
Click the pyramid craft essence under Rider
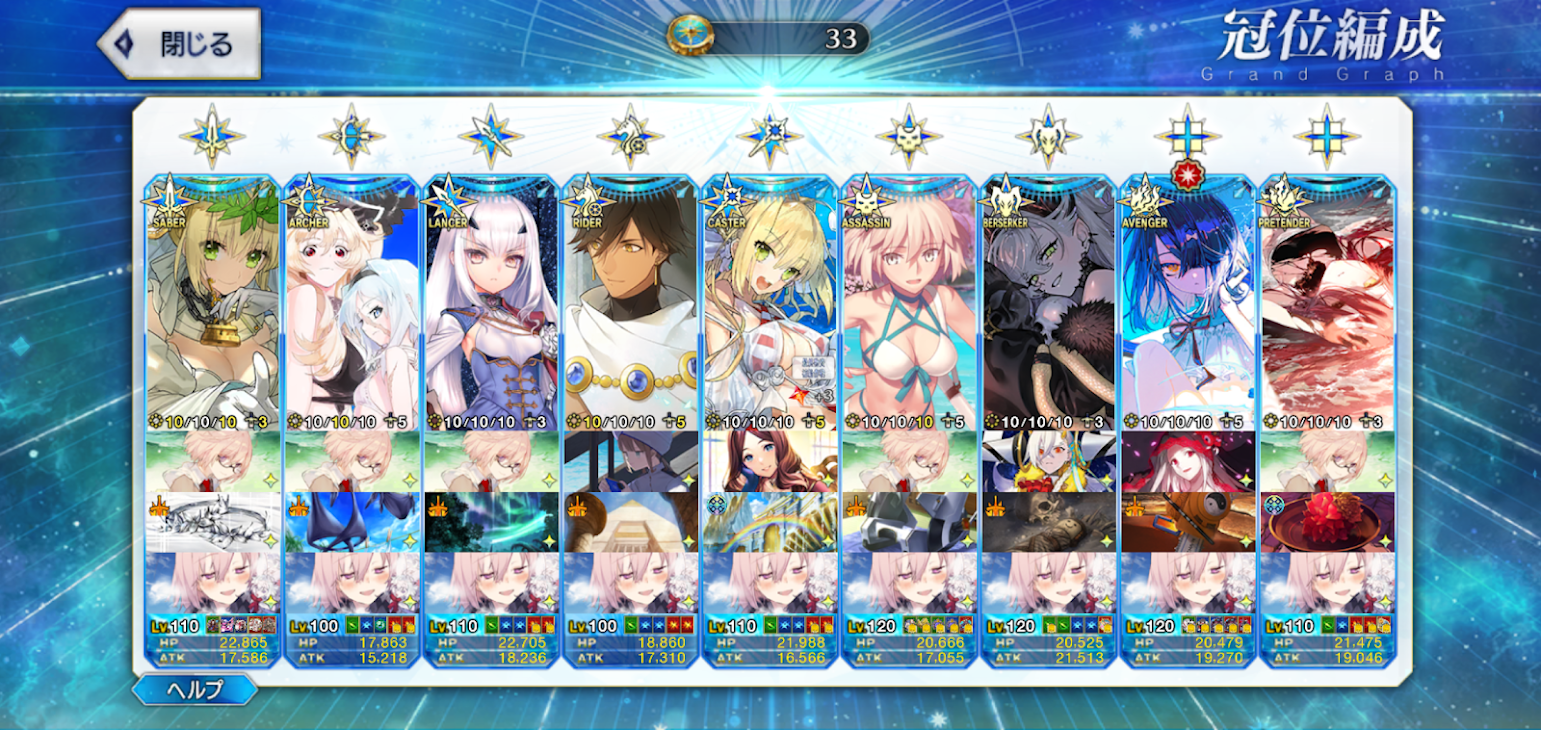coord(630,522)
